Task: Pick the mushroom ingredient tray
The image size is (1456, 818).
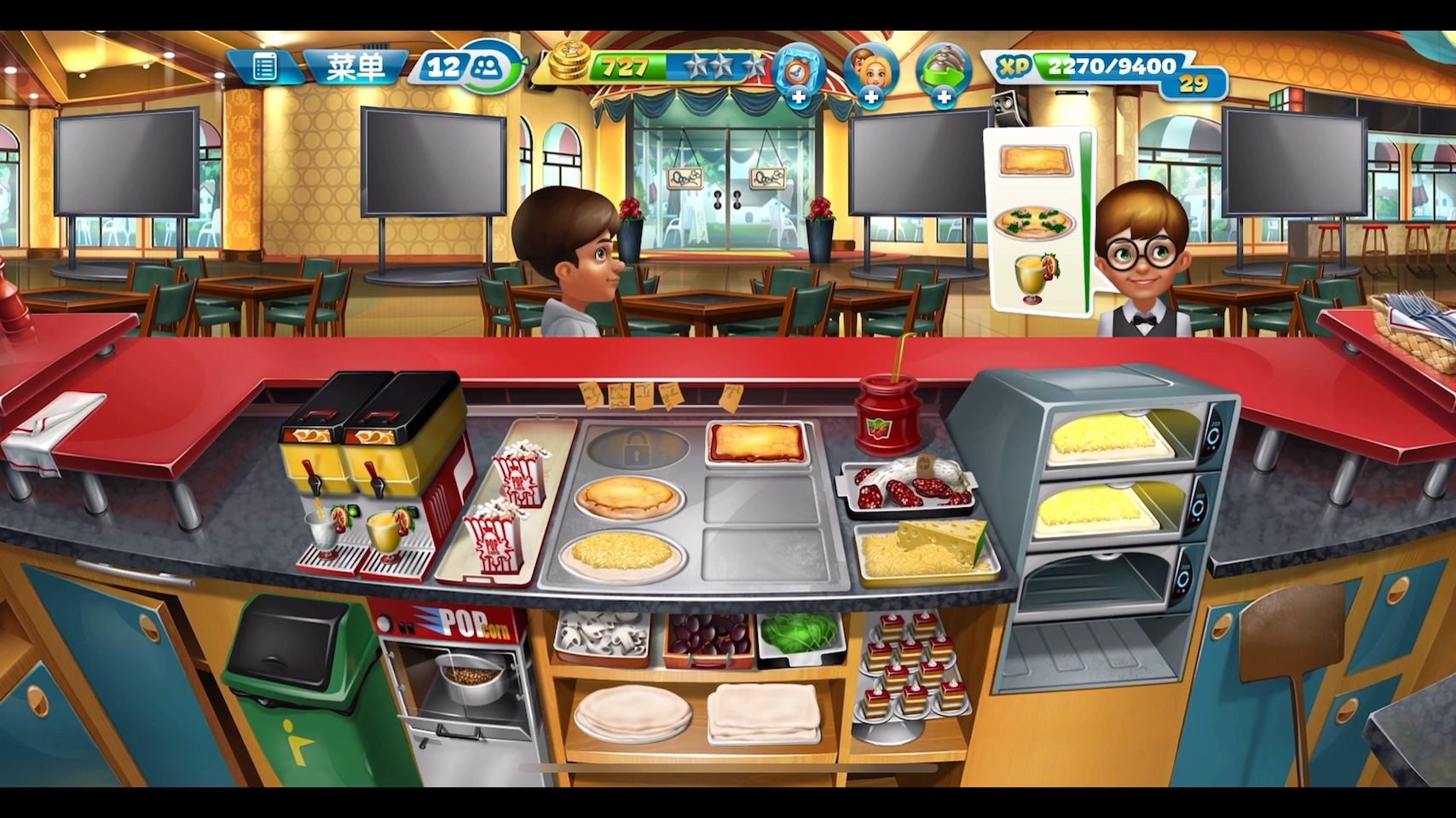Action: pyautogui.click(x=601, y=636)
